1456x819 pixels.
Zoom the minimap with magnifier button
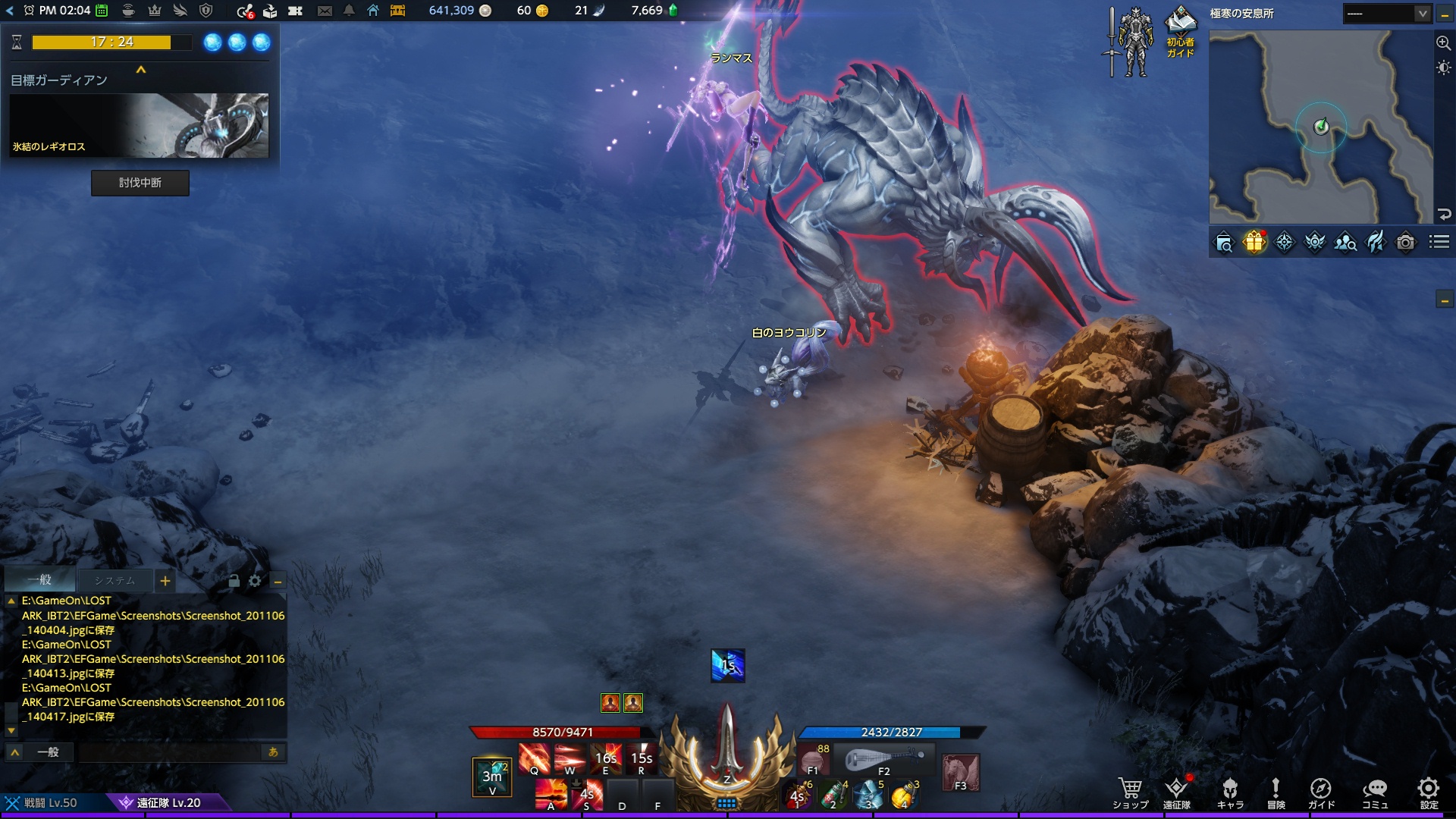point(1444,43)
